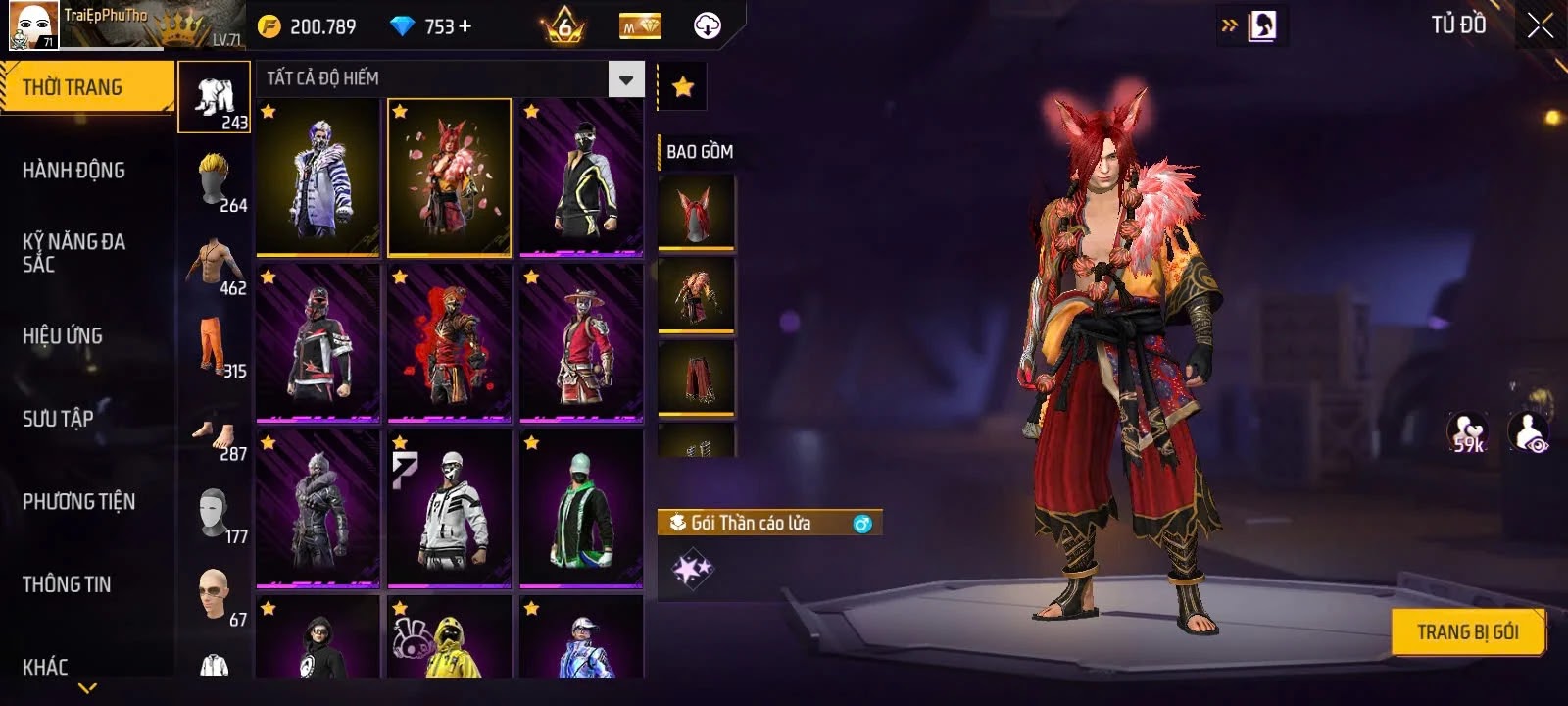Image resolution: width=1568 pixels, height=706 pixels.
Task: Select the KỸ NĂNG ĐA SẮC tab
Action: coord(73,252)
